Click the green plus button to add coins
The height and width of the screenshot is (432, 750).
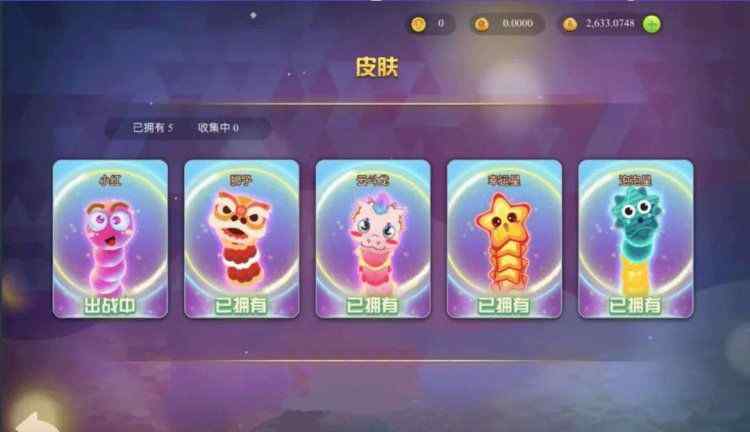point(652,24)
